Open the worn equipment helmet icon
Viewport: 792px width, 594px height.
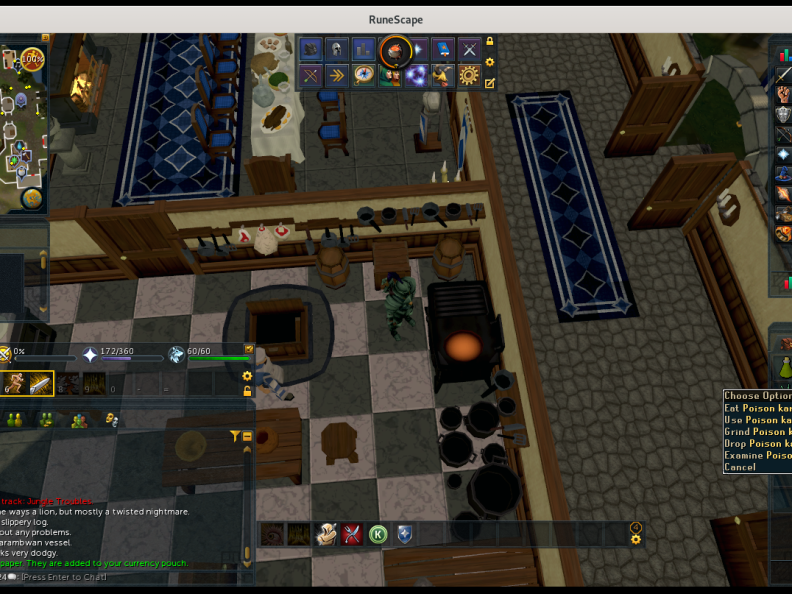point(337,48)
